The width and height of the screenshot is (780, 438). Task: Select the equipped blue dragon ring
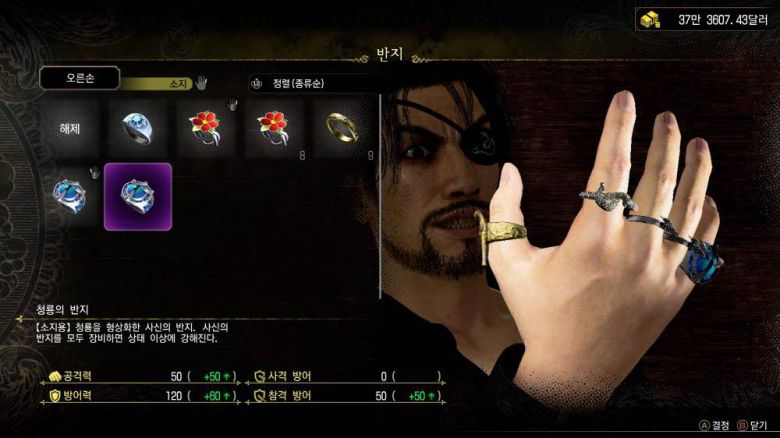(x=70, y=196)
